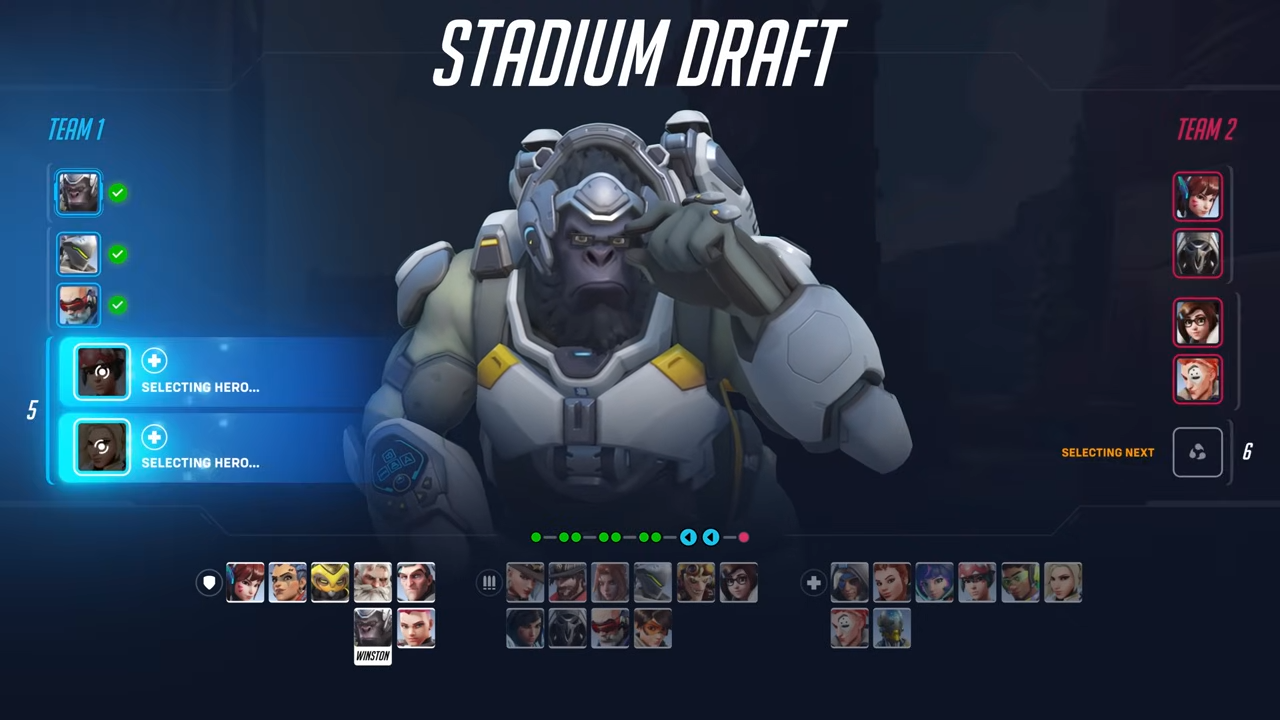Choose Mei from the damage heroes
Image resolution: width=1280 pixels, height=720 pixels.
pos(739,583)
